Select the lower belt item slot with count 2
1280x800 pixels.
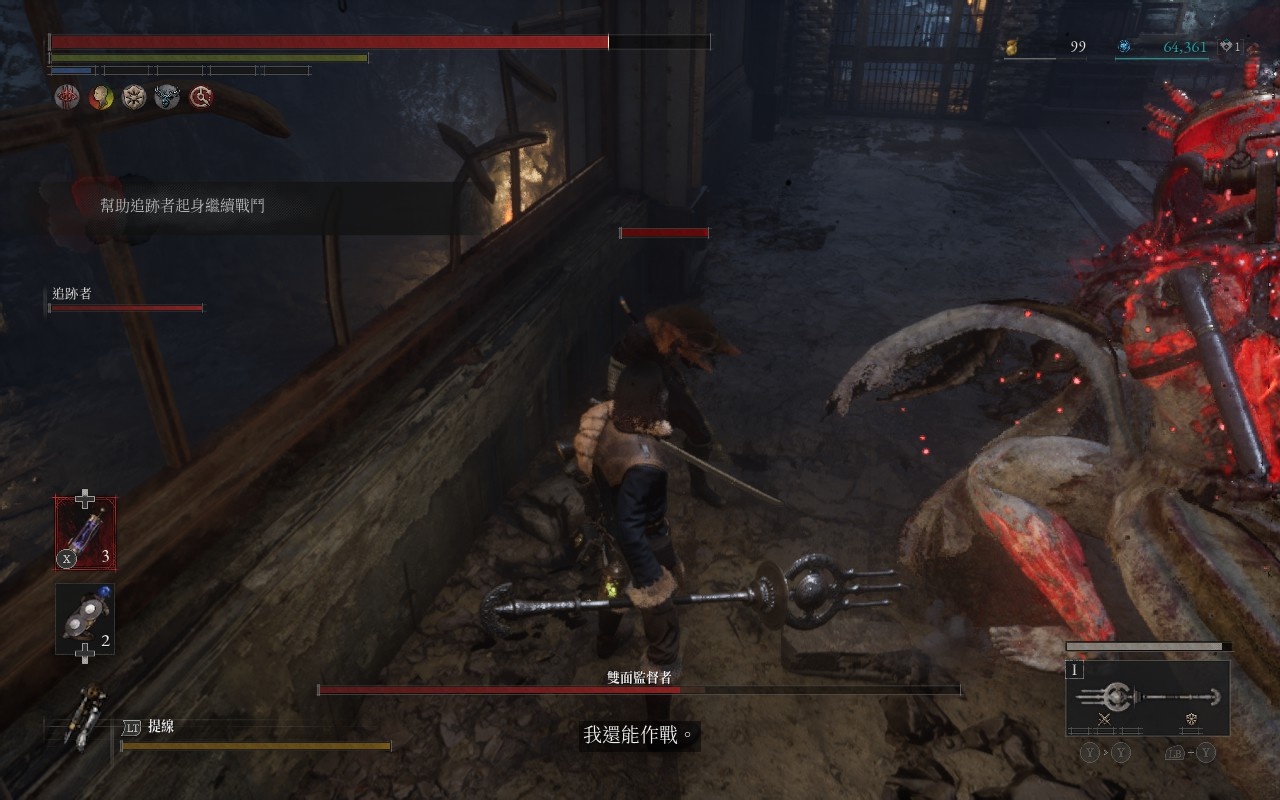coord(85,619)
